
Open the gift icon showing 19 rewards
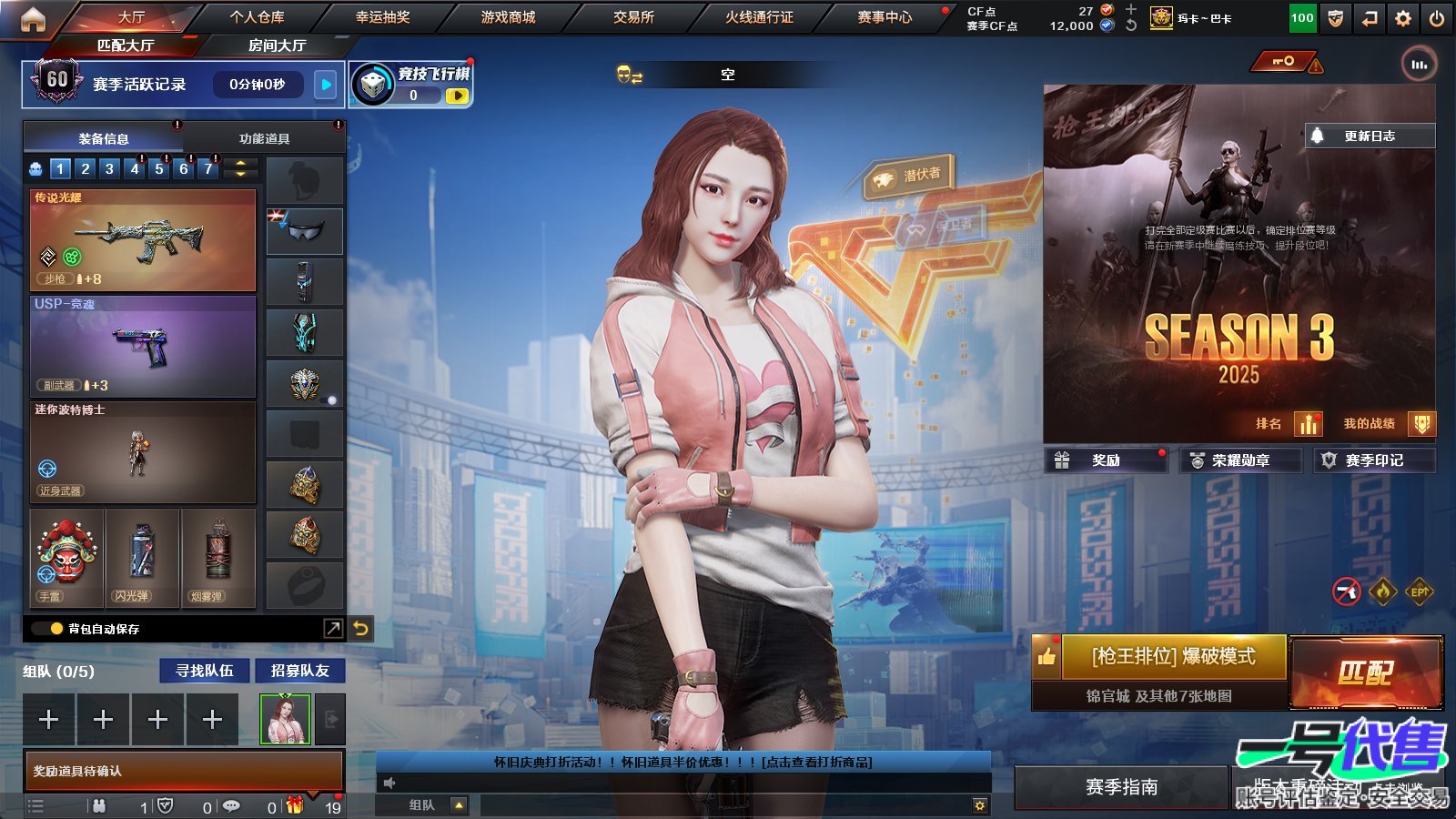point(293,806)
